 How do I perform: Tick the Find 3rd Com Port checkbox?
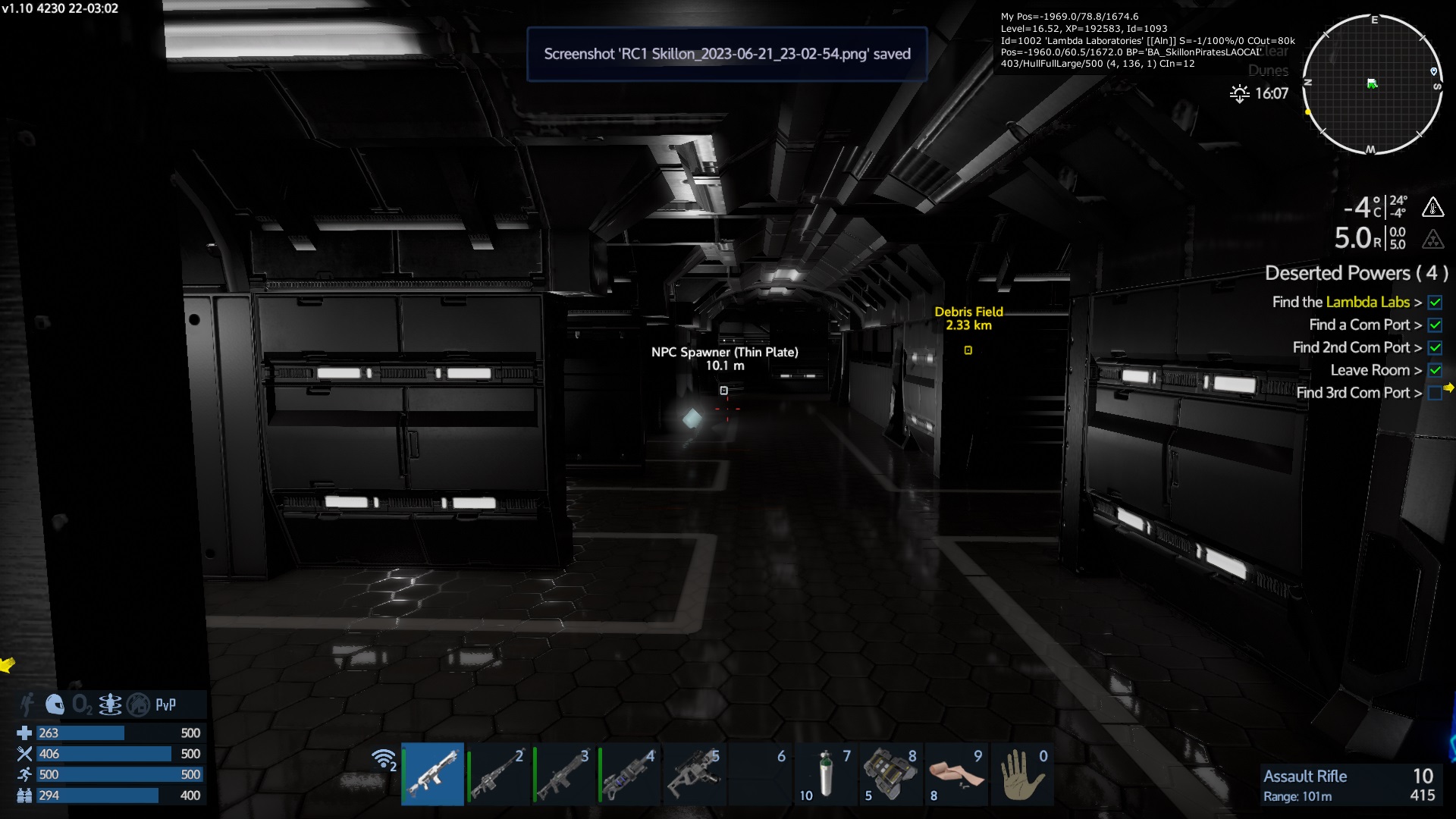1435,393
